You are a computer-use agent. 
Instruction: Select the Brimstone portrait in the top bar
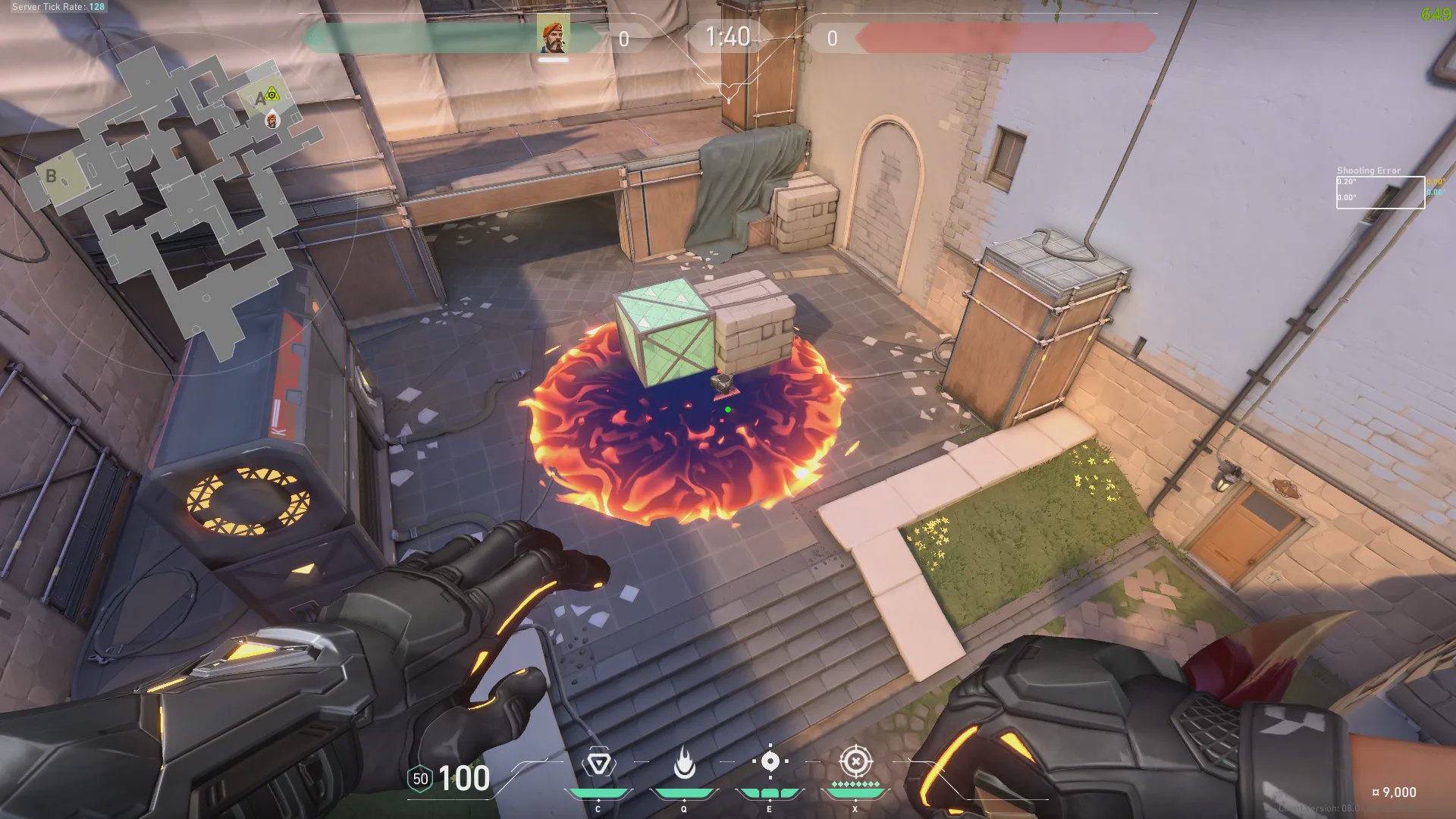tap(553, 36)
